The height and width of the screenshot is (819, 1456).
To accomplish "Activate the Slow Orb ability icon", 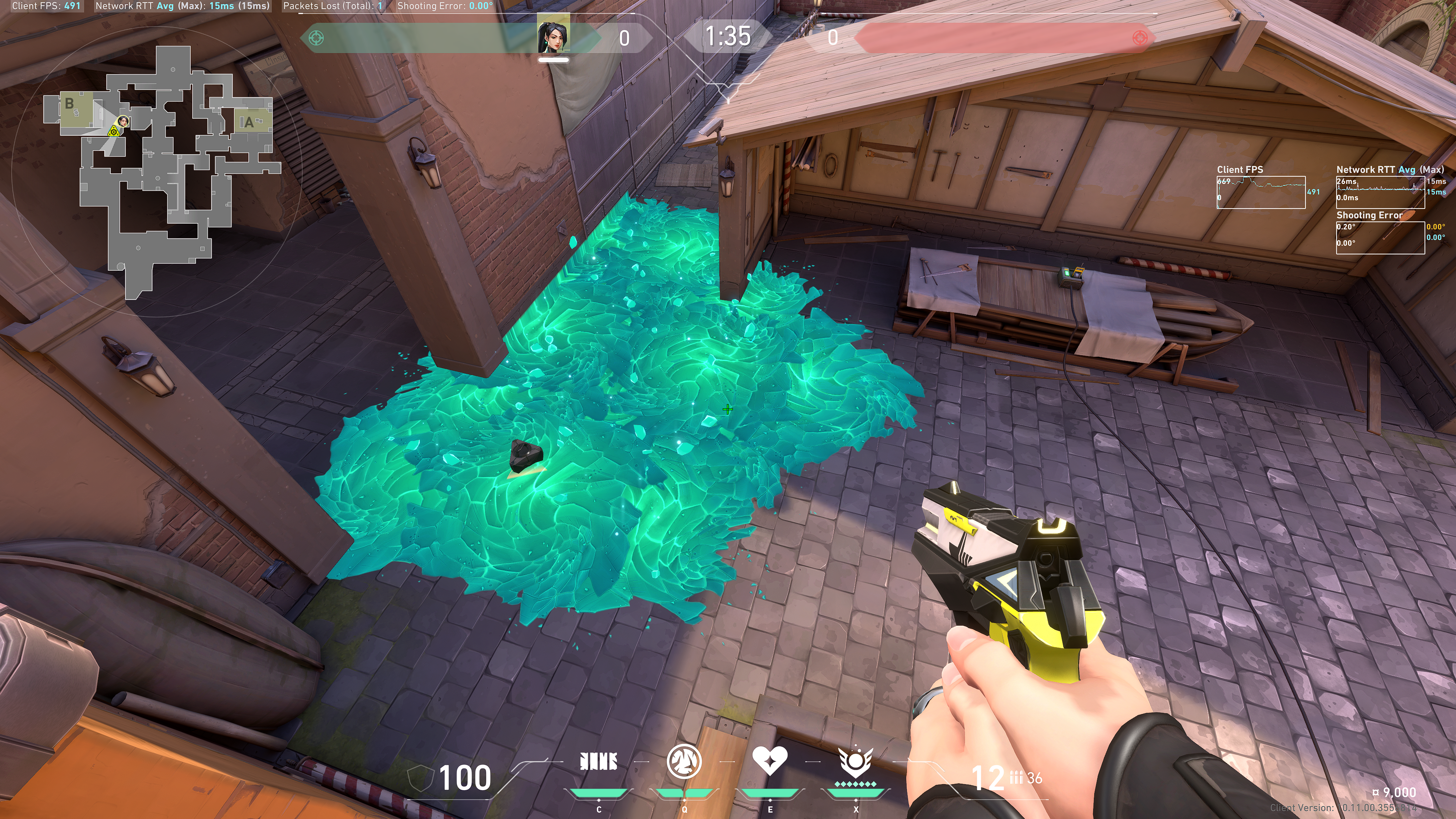I will (x=684, y=761).
